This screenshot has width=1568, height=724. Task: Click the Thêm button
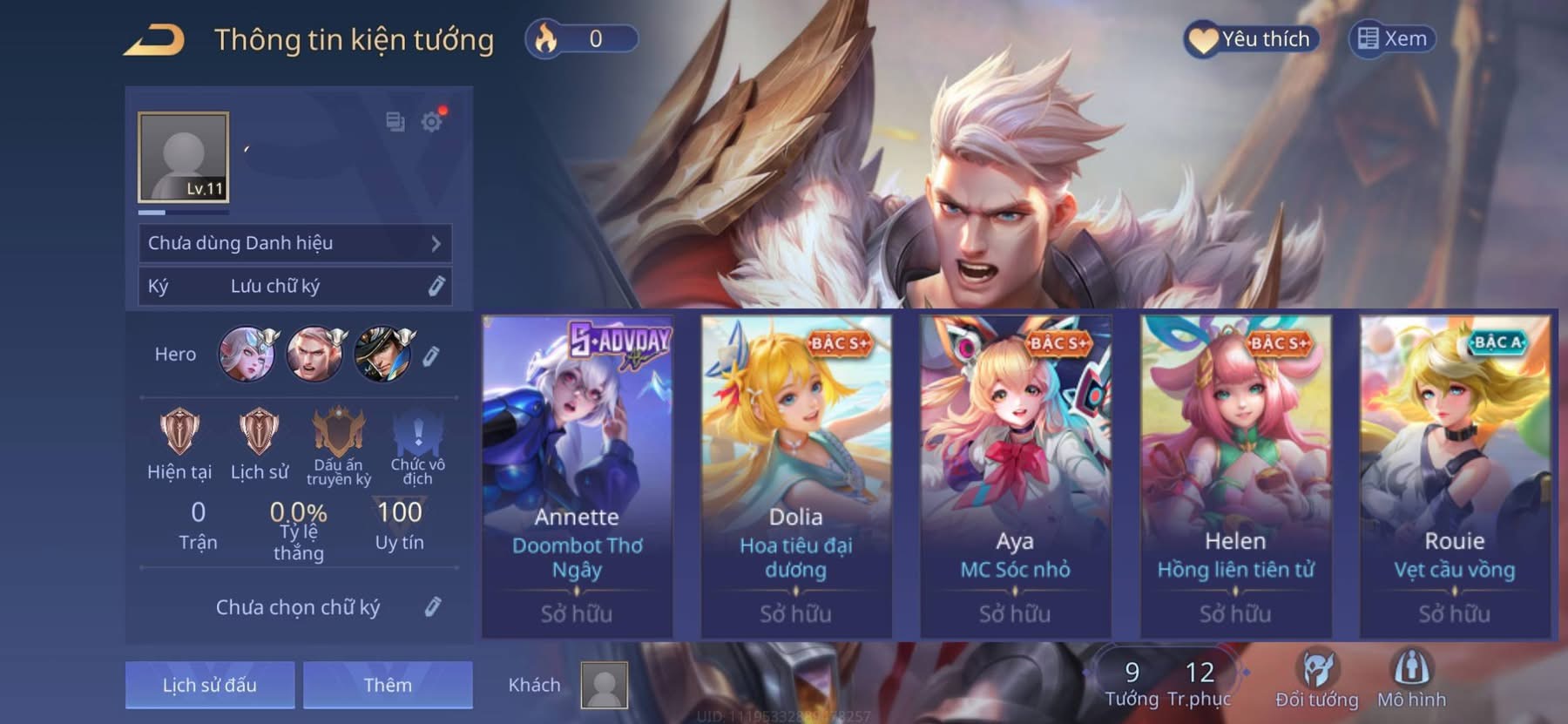coord(388,685)
